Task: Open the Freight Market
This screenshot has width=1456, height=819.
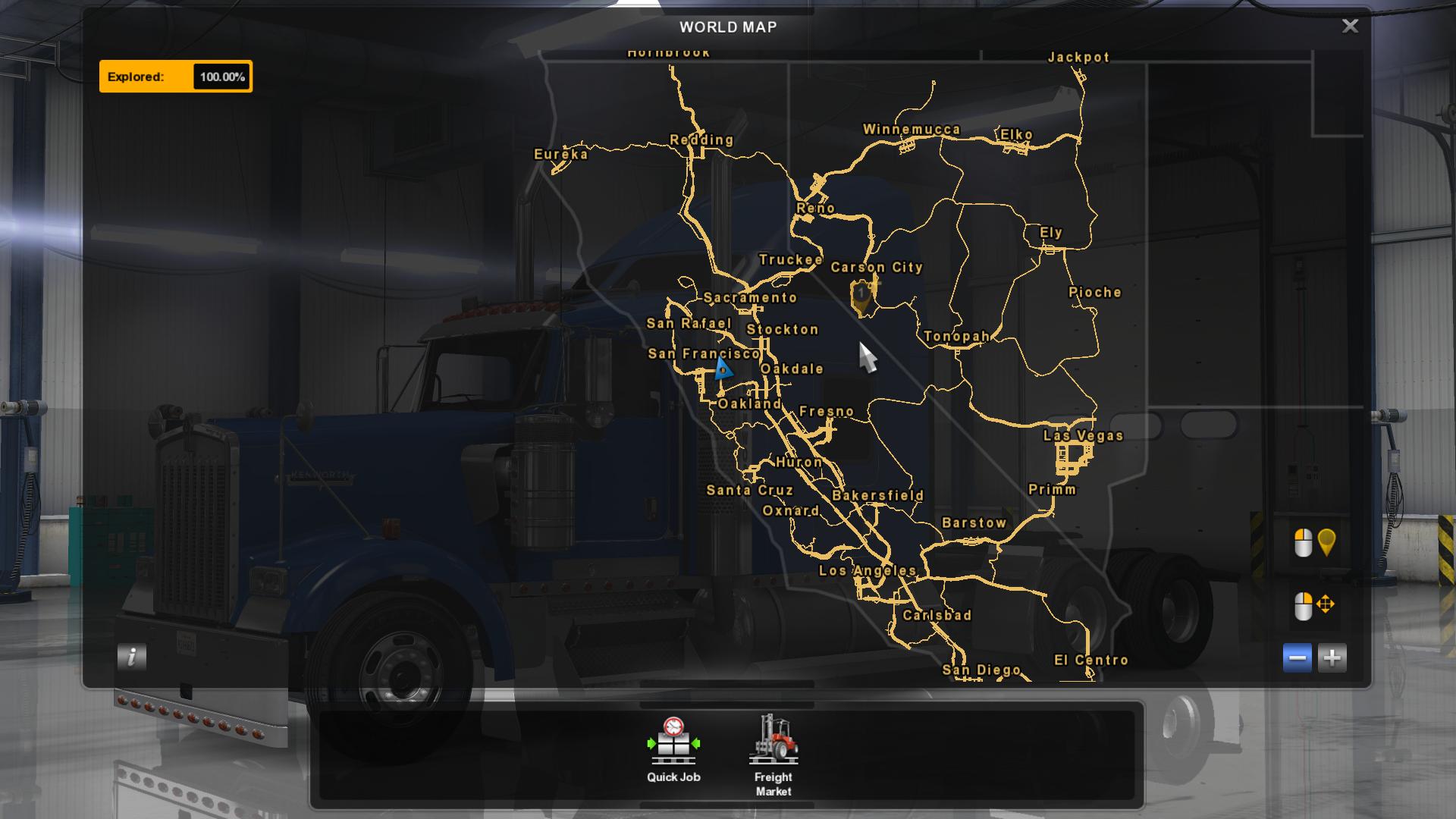Action: [x=773, y=754]
